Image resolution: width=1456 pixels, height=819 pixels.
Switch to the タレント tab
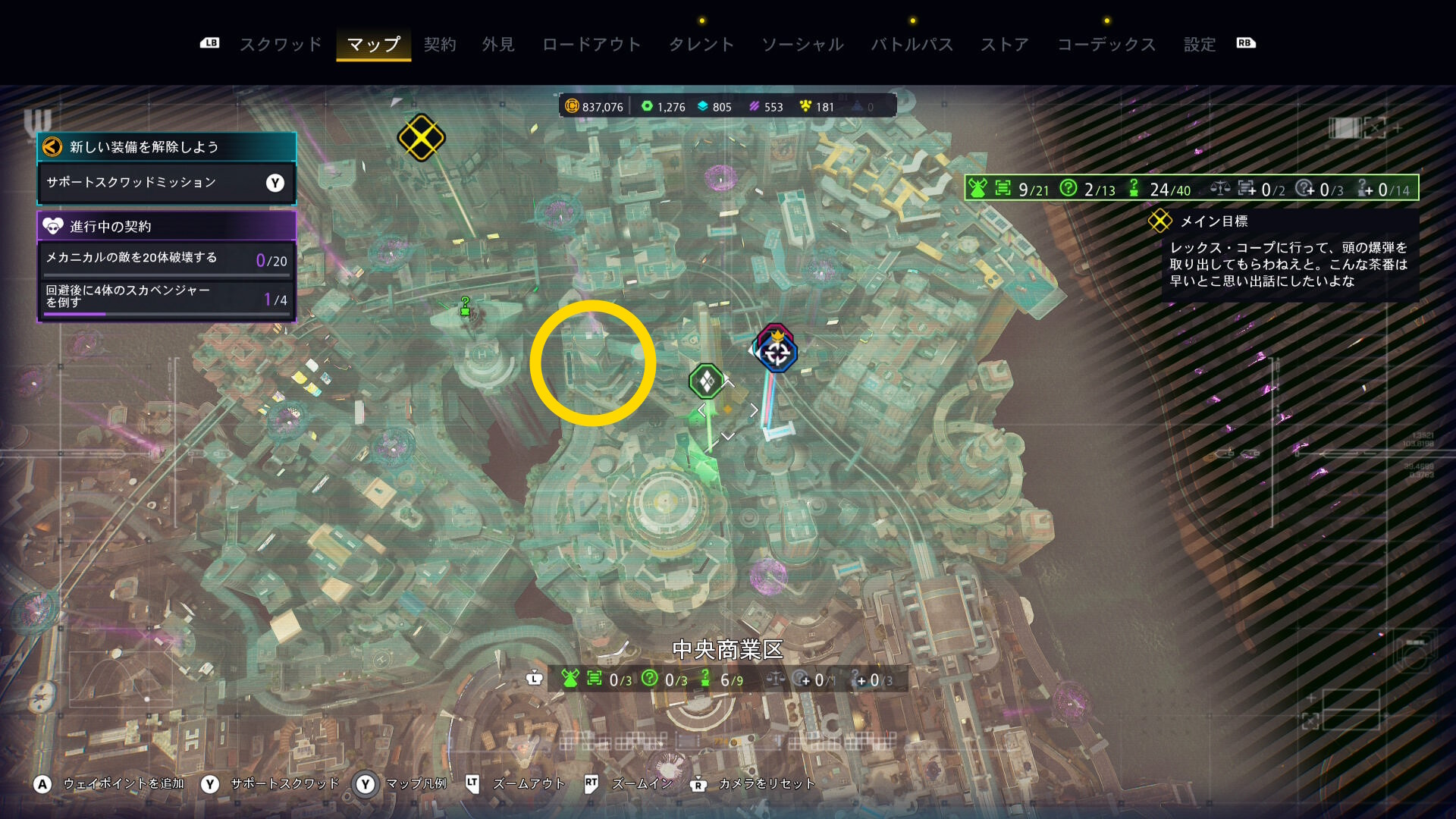point(701,44)
